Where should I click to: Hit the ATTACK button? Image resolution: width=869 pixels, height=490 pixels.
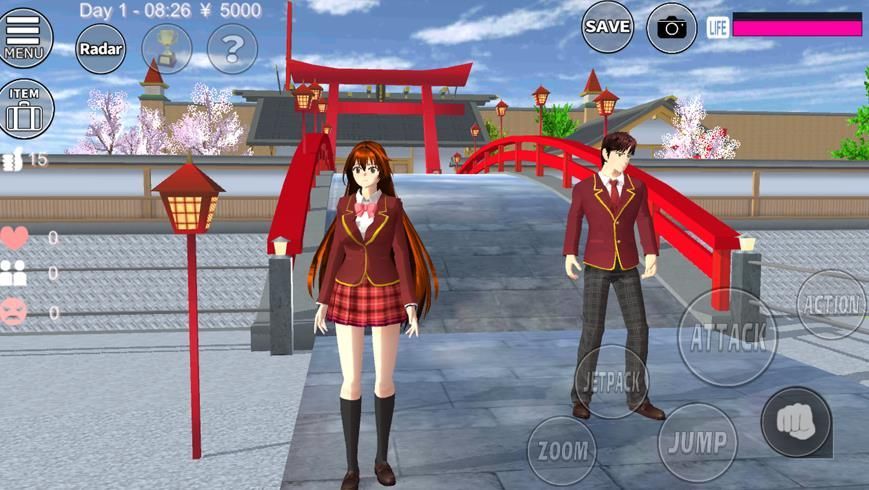pyautogui.click(x=727, y=336)
